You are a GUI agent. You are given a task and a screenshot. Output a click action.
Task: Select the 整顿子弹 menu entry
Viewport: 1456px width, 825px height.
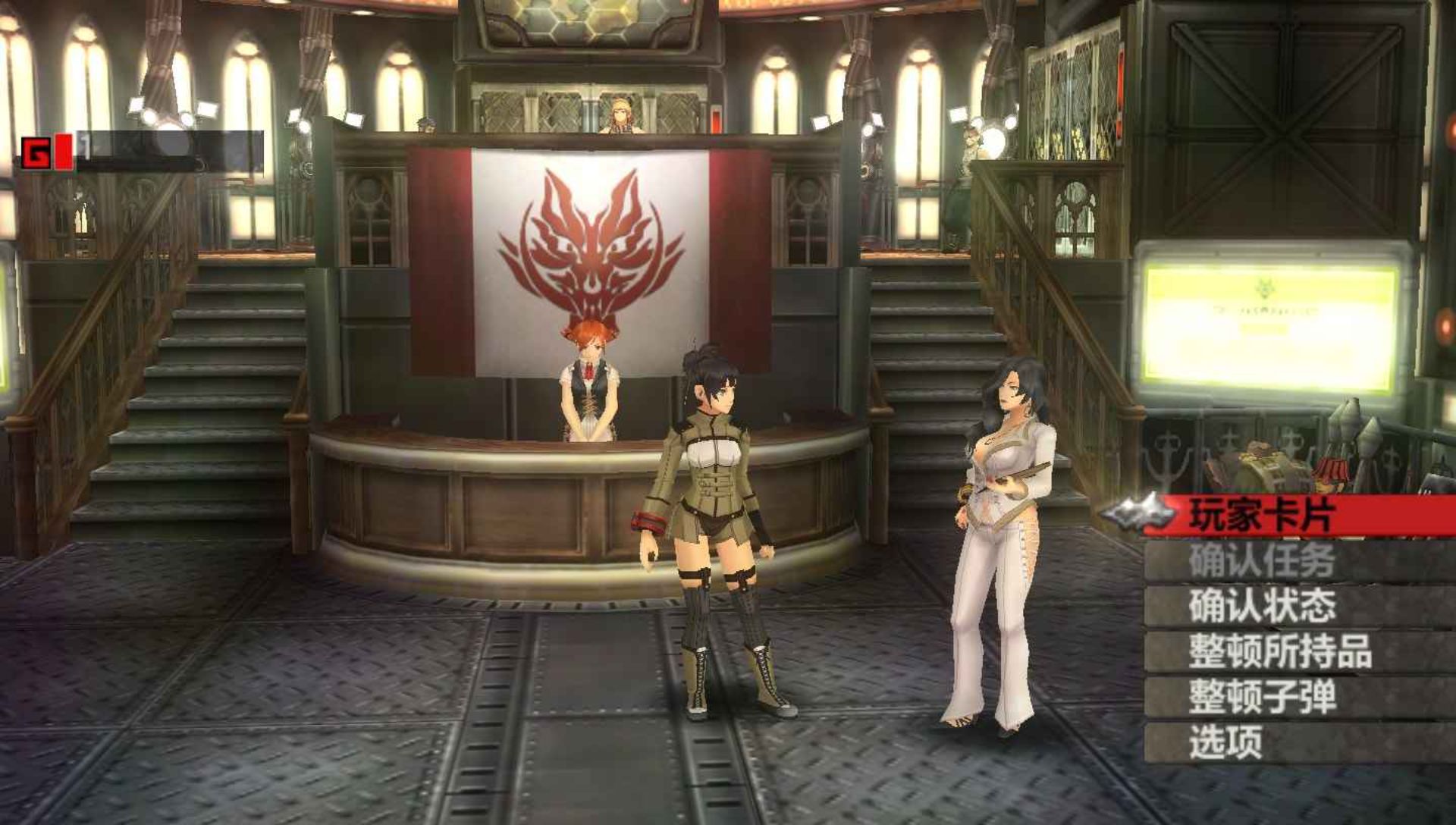(x=1262, y=697)
